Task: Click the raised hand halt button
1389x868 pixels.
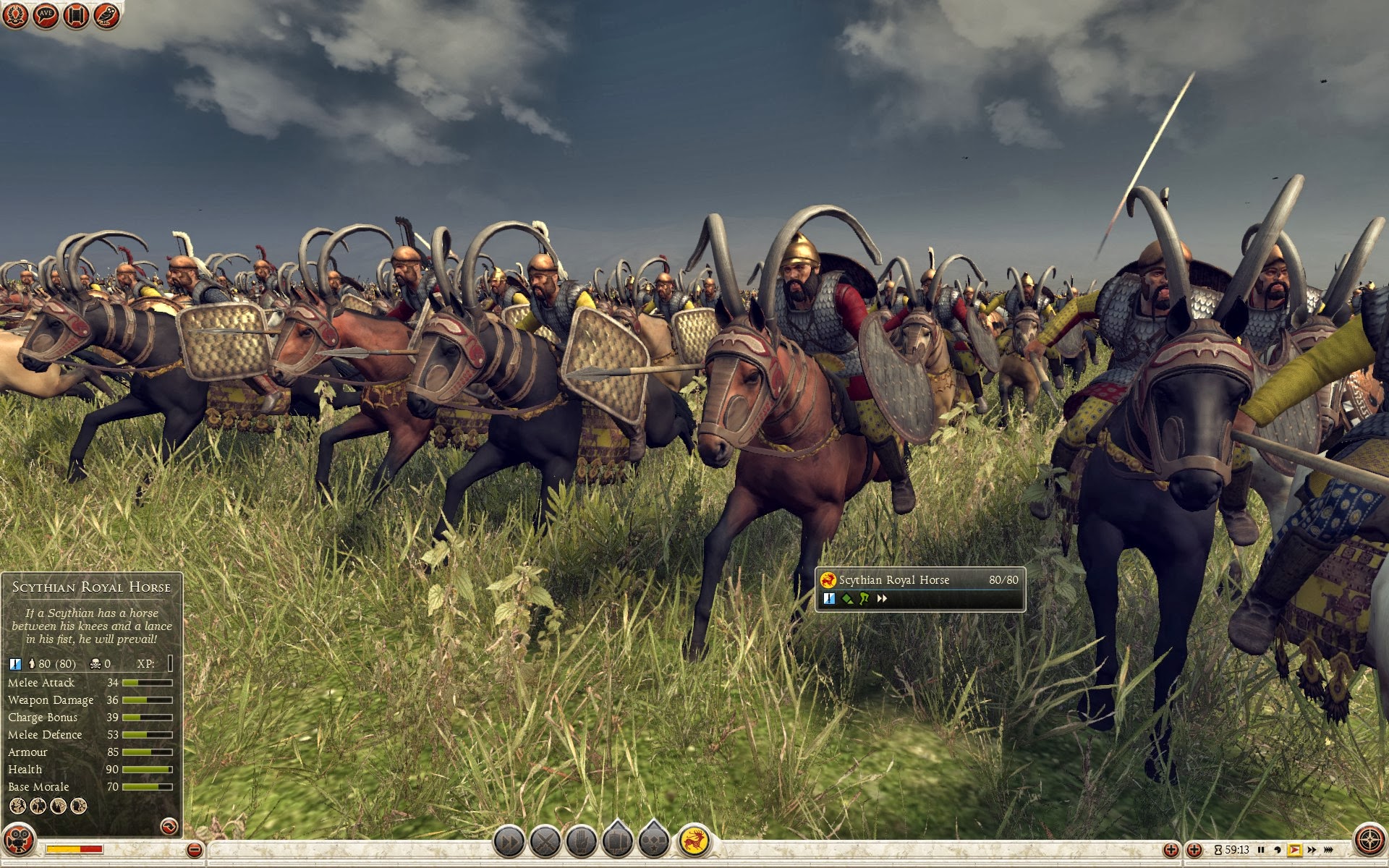Action: (582, 842)
